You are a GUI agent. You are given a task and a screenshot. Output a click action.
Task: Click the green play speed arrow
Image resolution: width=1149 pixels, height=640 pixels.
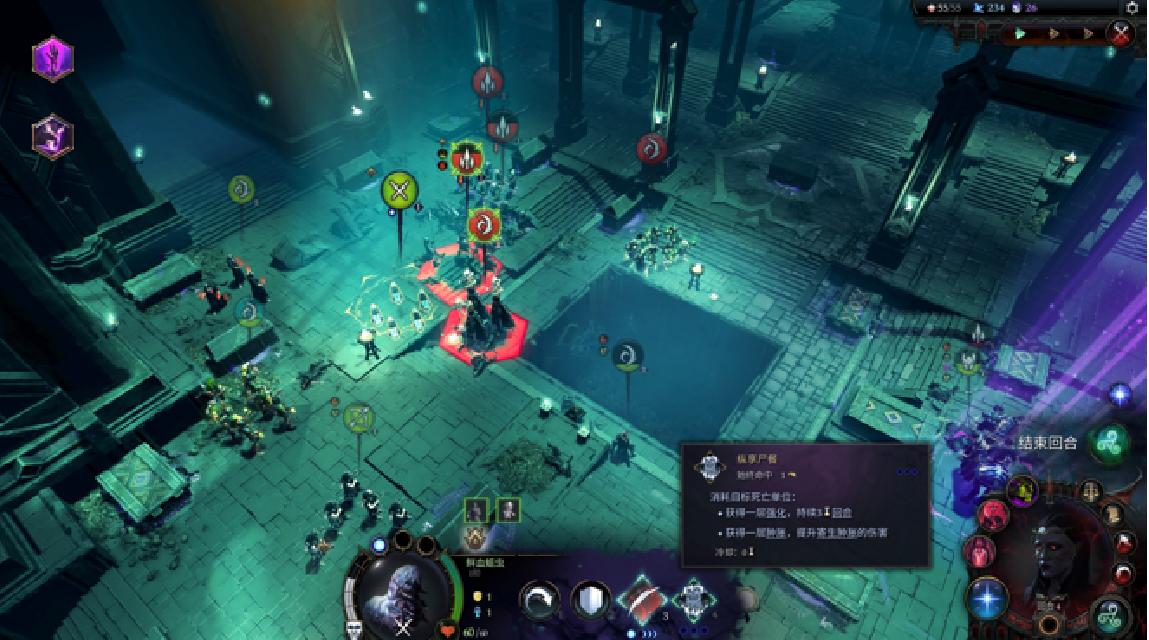(x=1021, y=33)
